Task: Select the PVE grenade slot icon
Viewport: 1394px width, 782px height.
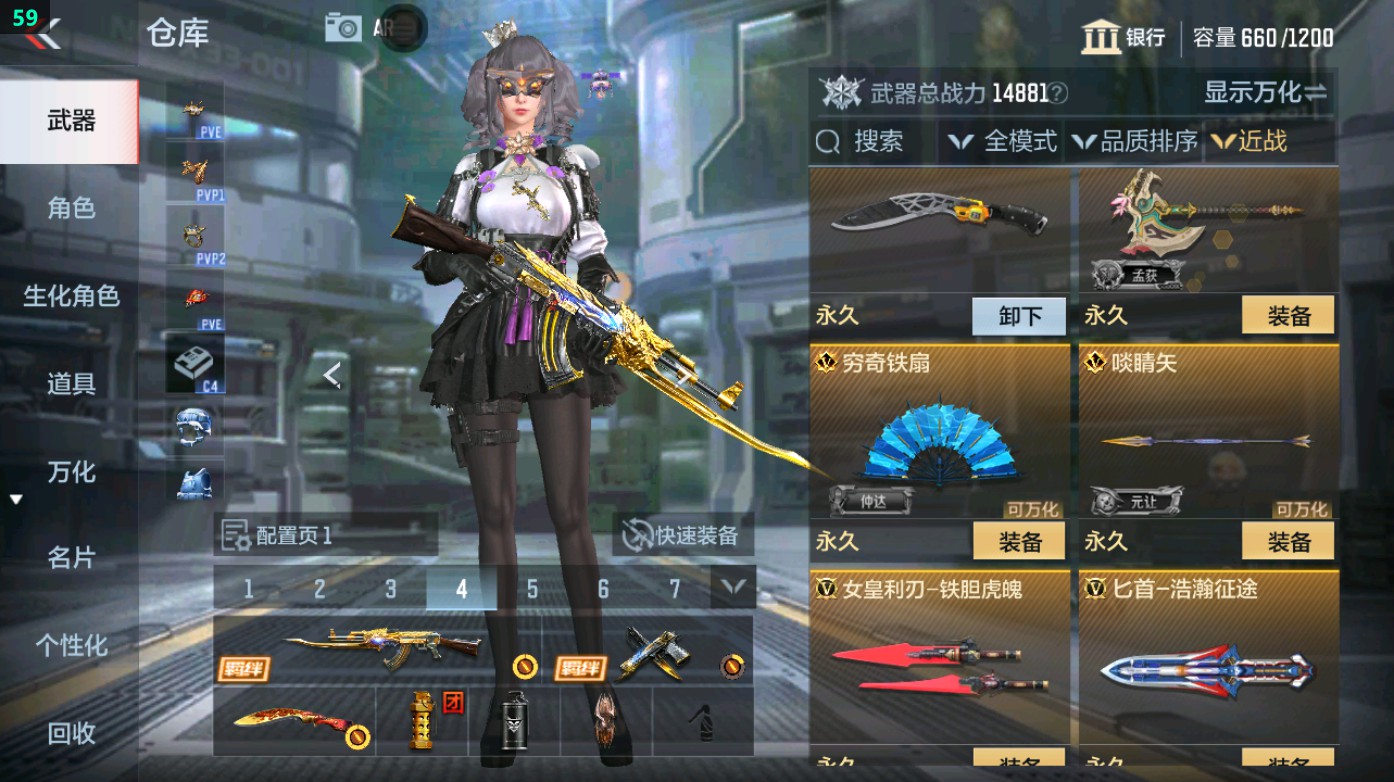Action: coord(195,296)
